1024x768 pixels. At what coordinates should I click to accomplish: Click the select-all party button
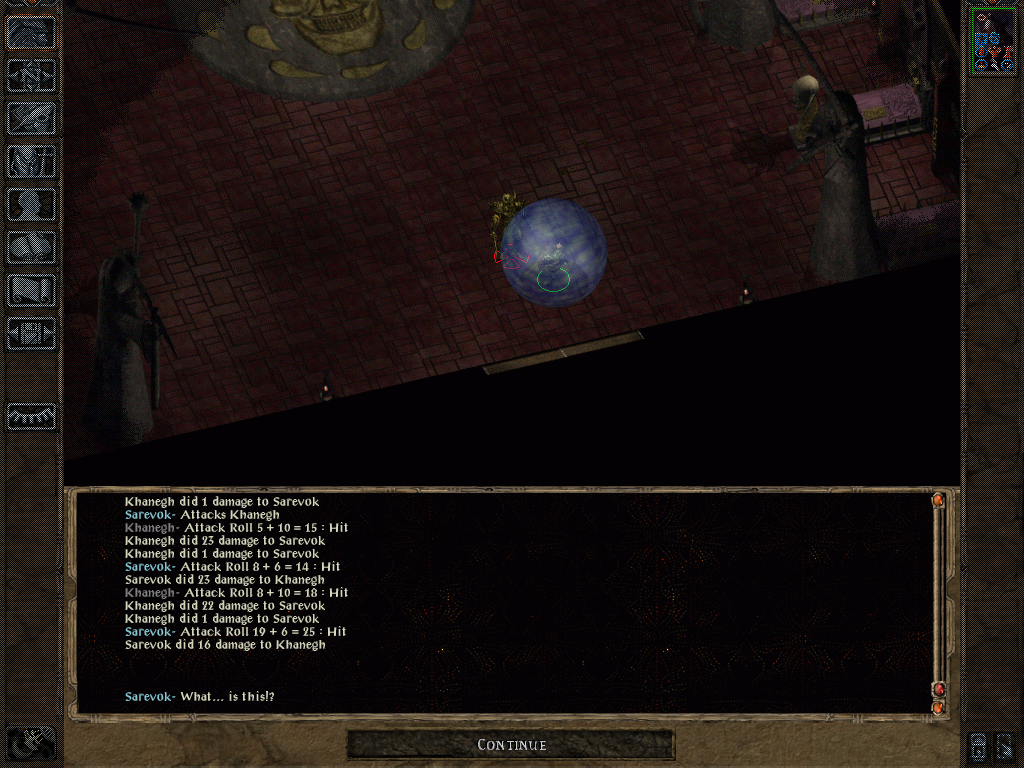(x=979, y=745)
